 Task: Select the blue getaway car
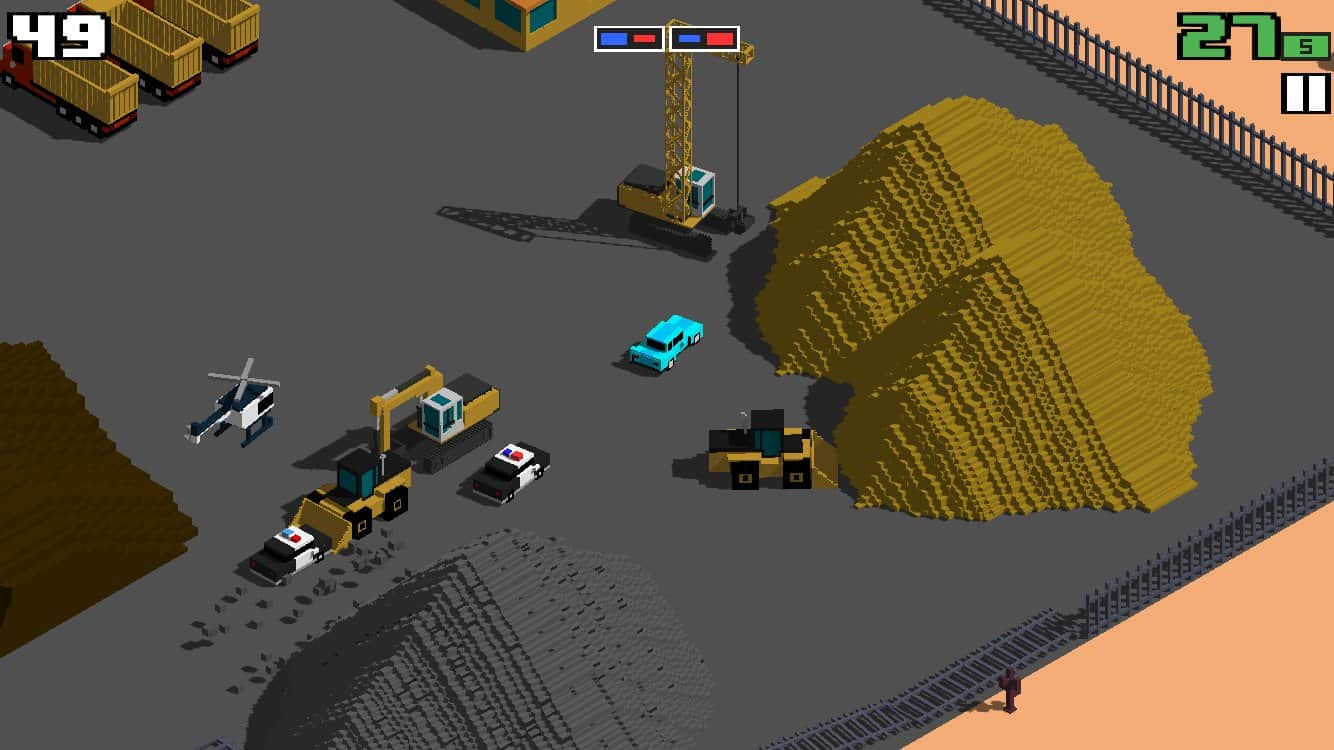665,340
